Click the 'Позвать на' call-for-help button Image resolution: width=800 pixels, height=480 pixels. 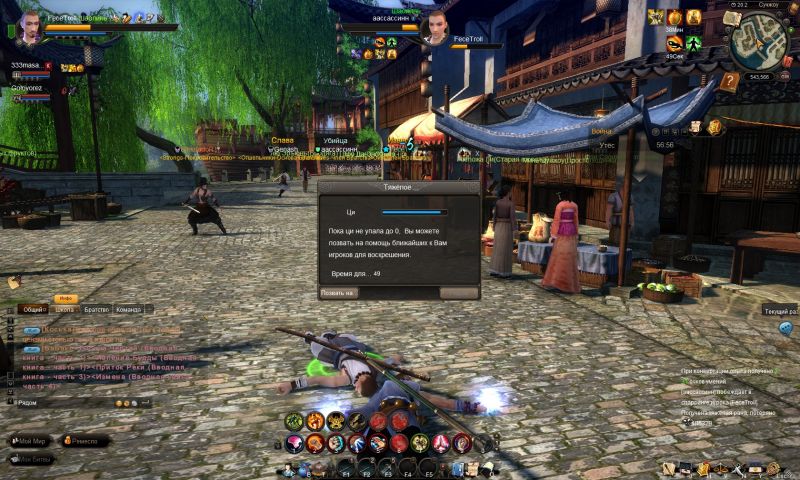pos(338,293)
